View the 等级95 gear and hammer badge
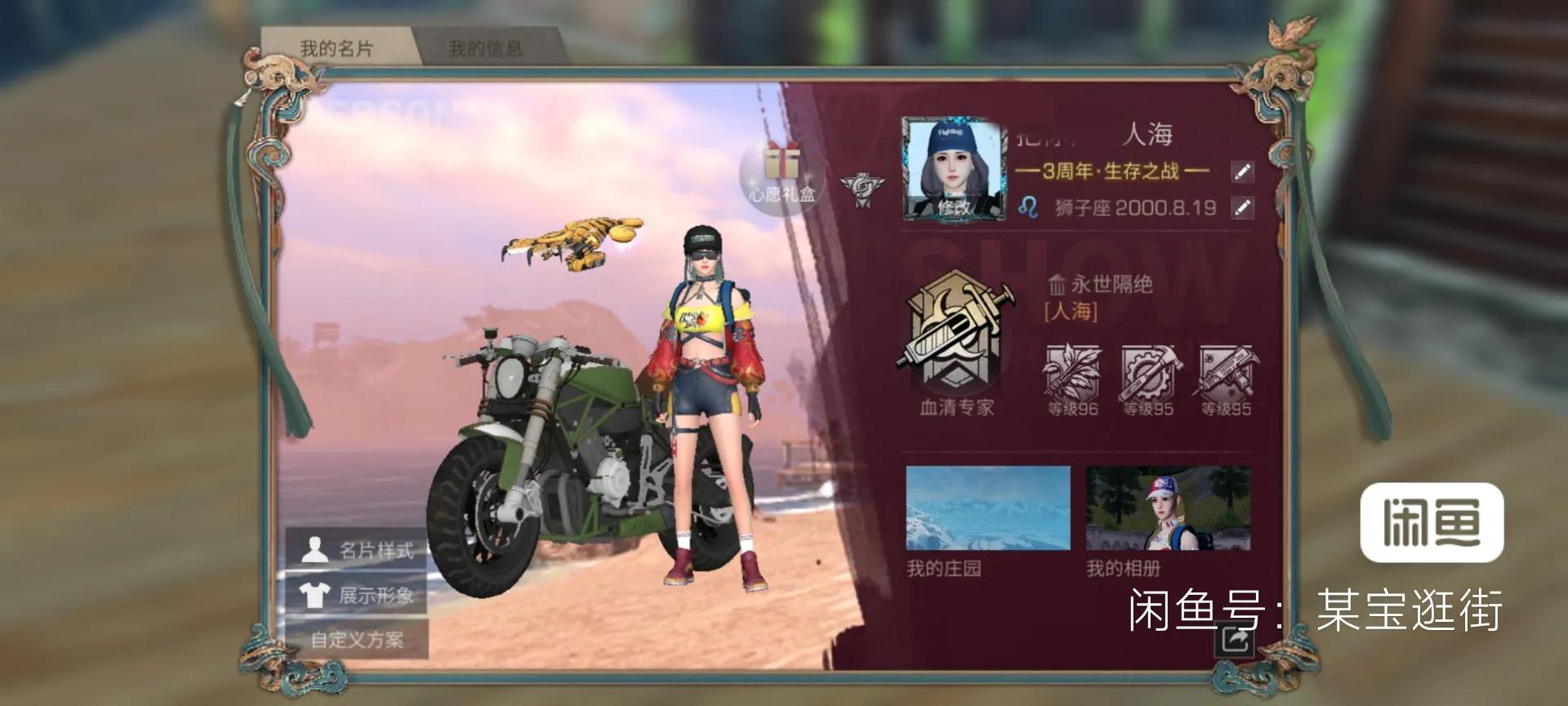This screenshot has height=706, width=1568. pos(1148,378)
